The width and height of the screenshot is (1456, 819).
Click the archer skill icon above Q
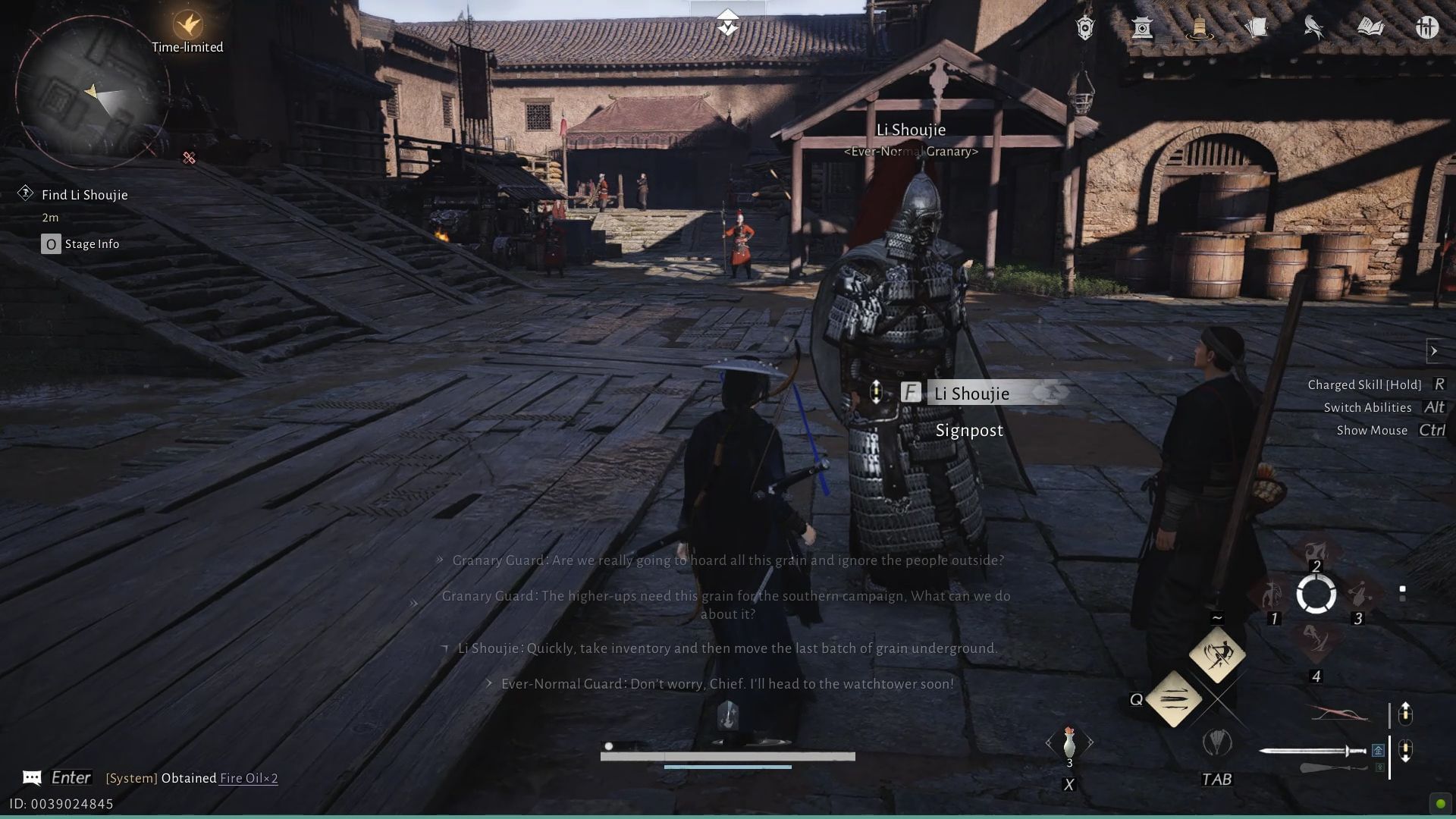[x=1217, y=655]
